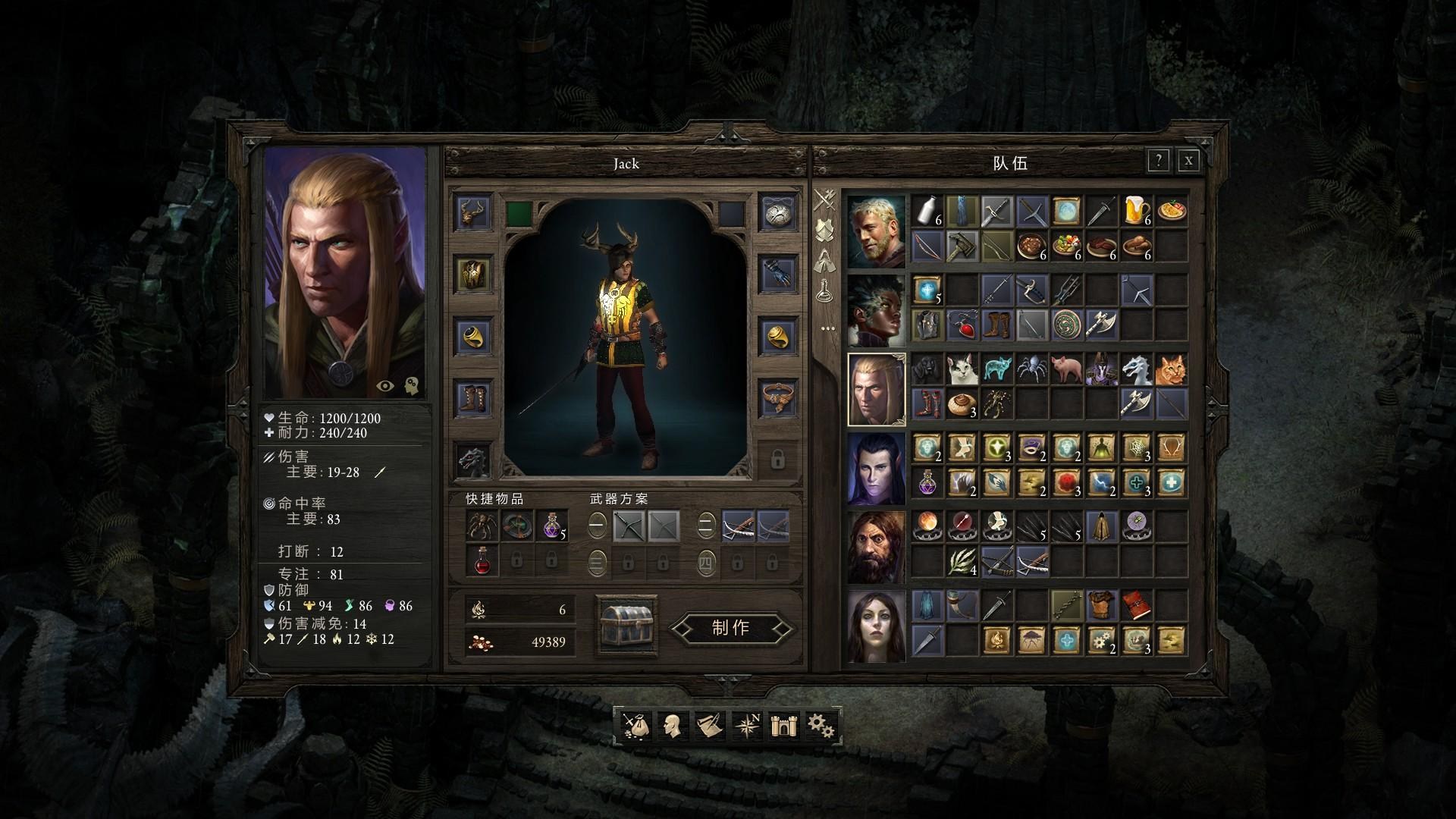Switch to weapon set 二
The image size is (1456, 819).
pos(706,525)
